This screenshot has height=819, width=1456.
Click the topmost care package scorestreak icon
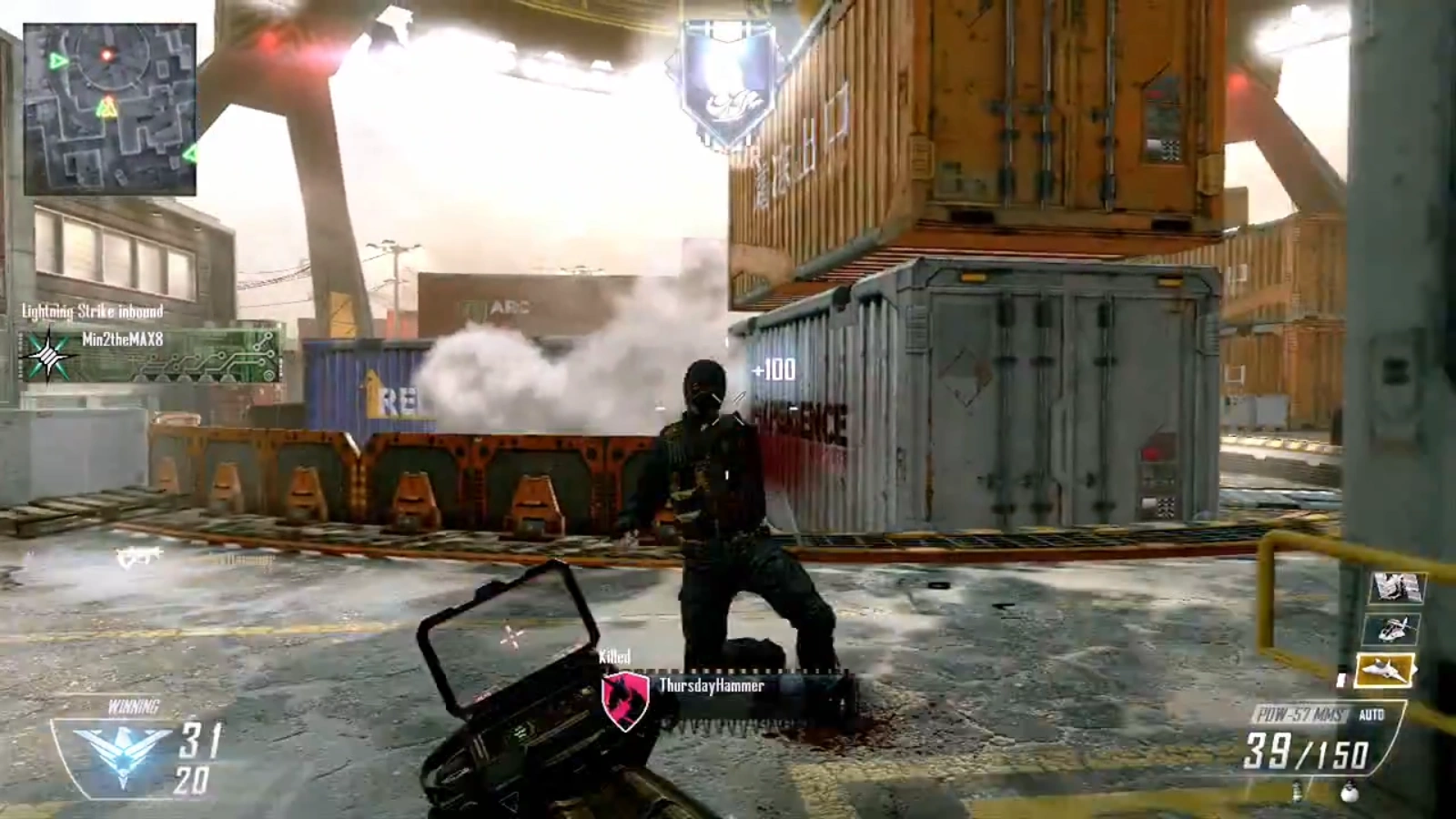coord(1397,587)
